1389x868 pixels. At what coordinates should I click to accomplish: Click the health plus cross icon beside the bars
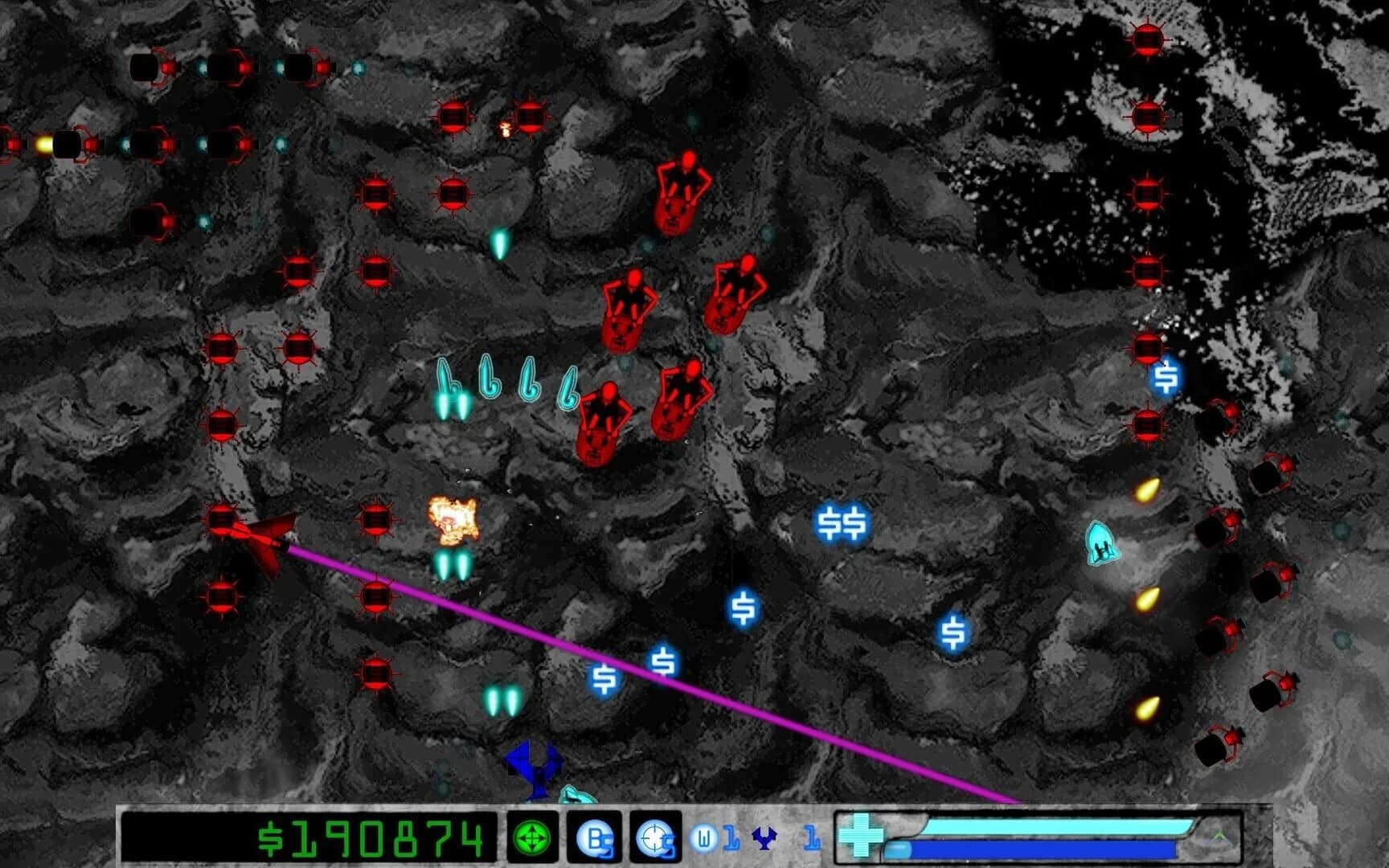click(x=862, y=837)
